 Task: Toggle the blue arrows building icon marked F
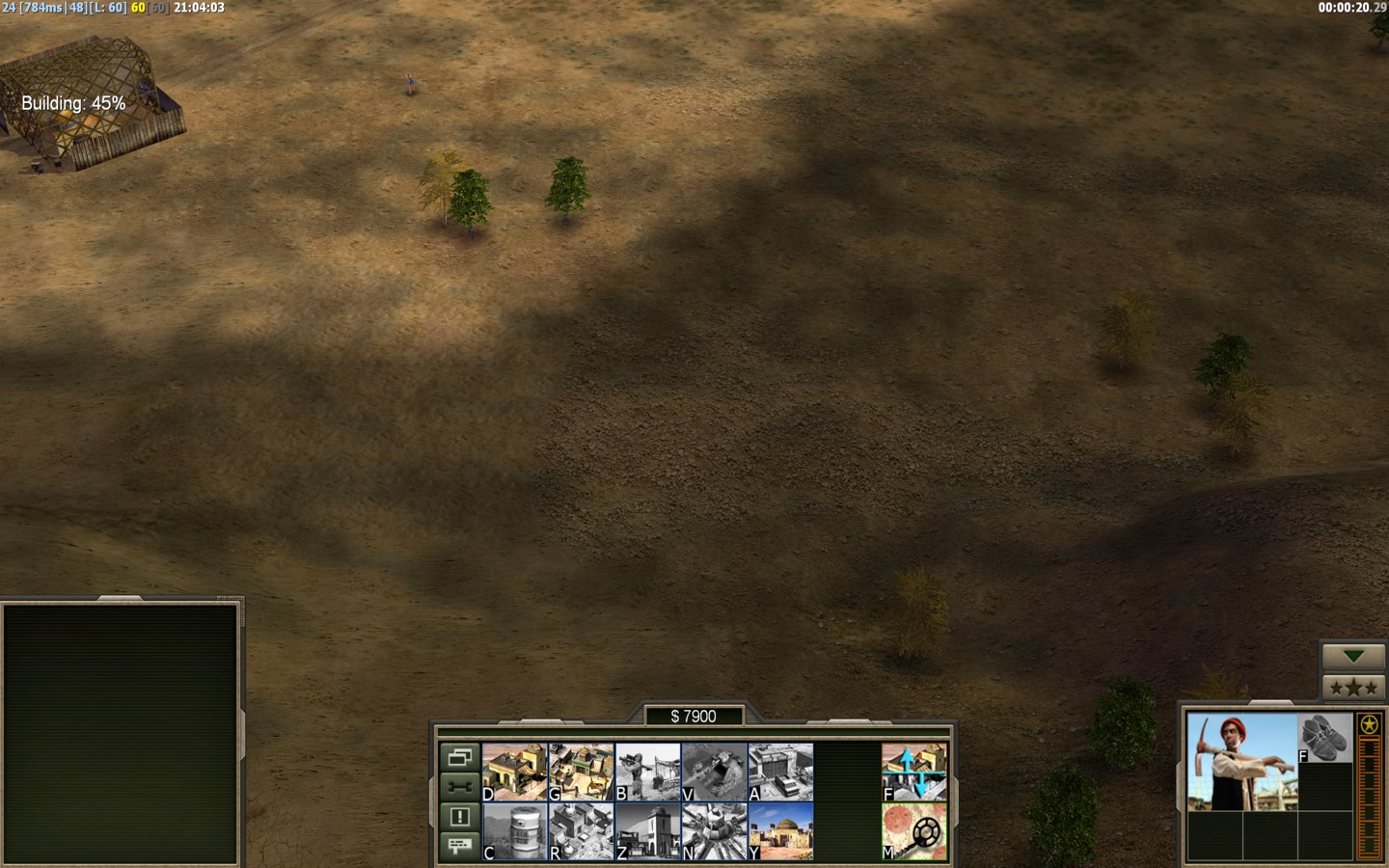pyautogui.click(x=913, y=772)
